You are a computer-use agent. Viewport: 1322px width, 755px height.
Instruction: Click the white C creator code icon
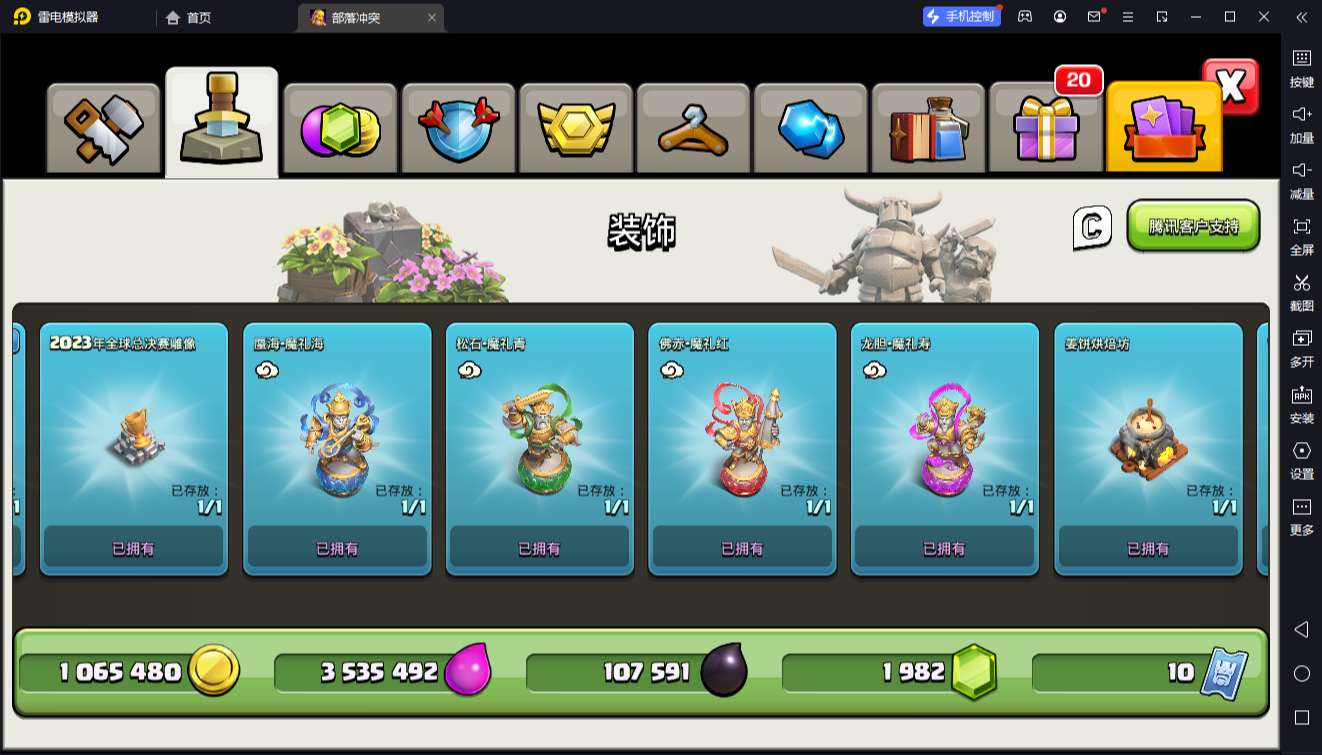pos(1092,228)
